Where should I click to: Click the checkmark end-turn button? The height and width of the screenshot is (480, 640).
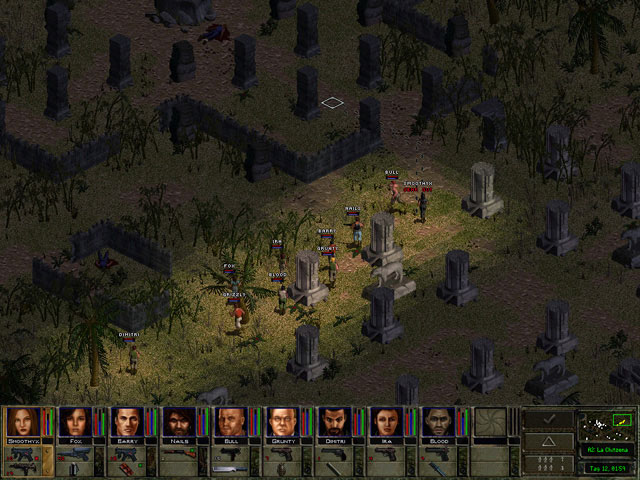point(547,419)
